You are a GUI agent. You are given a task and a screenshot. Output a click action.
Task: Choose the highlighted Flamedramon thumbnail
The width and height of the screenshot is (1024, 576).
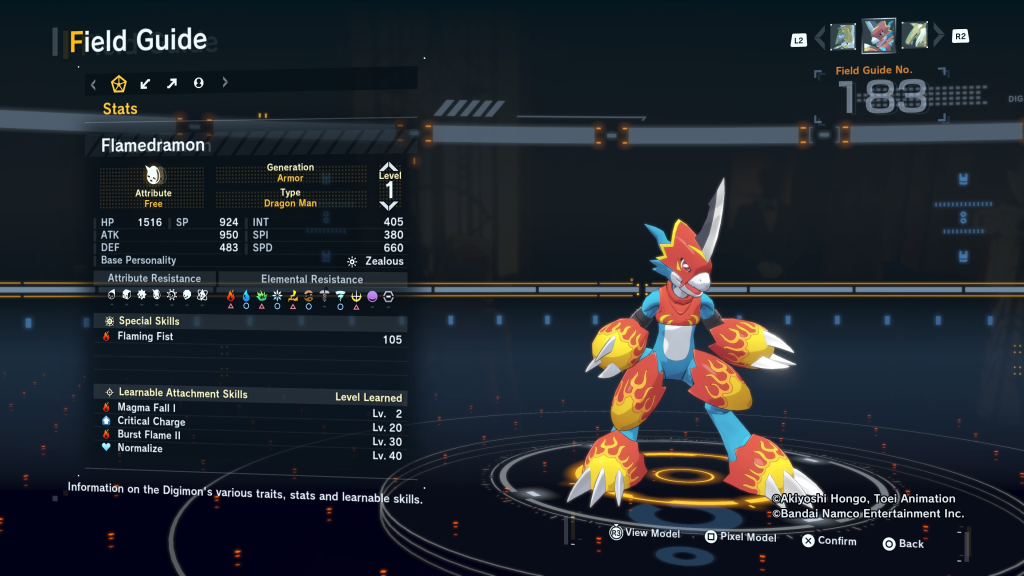(879, 36)
